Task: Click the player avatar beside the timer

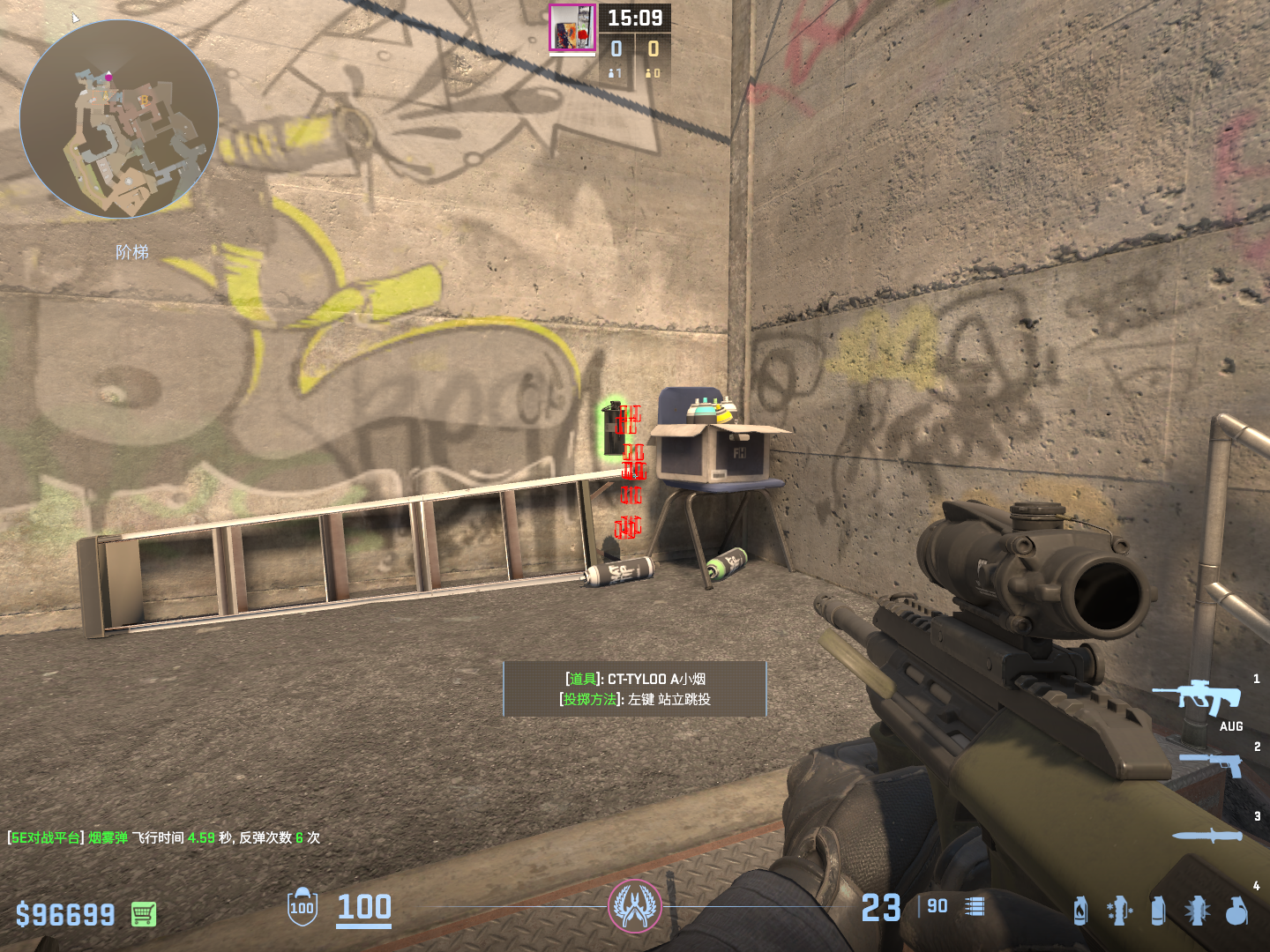Action: tap(572, 27)
